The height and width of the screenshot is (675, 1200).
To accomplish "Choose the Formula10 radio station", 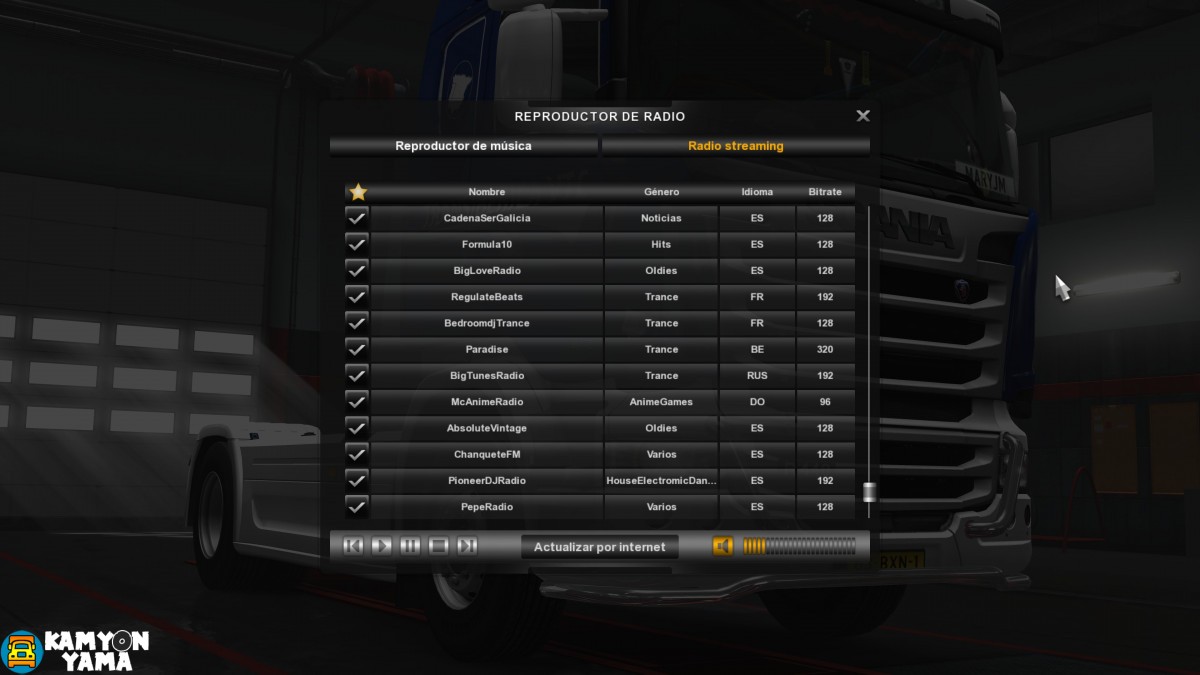I will tap(487, 244).
